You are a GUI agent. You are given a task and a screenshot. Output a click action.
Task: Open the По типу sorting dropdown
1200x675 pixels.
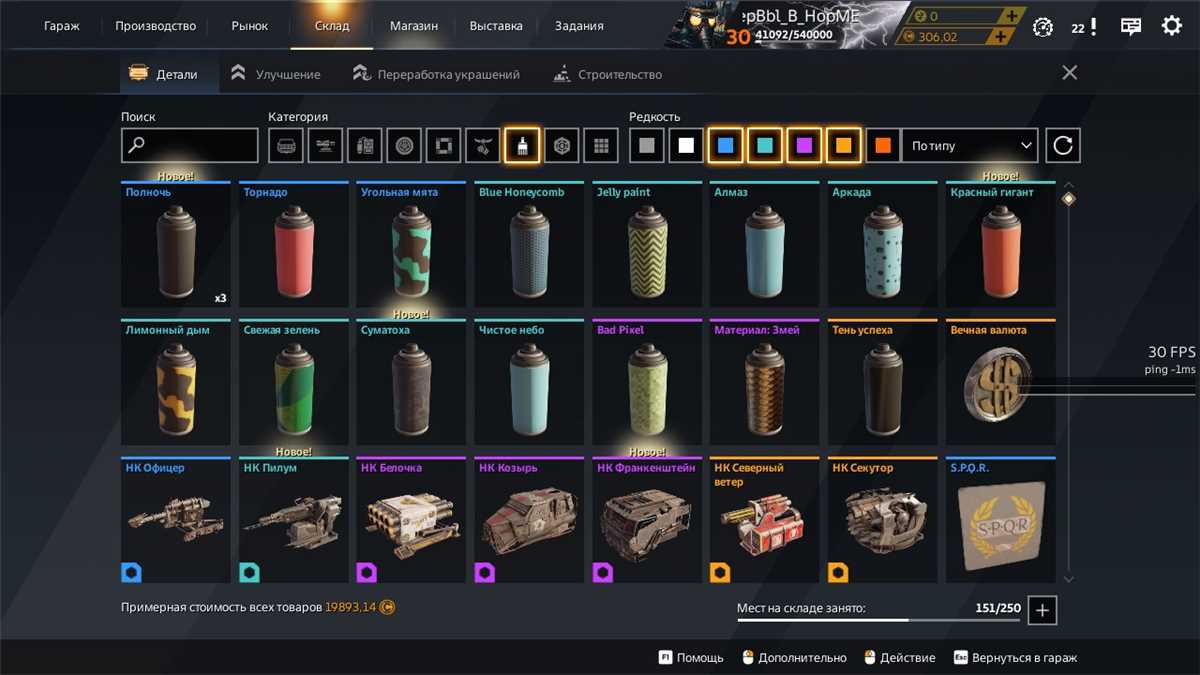(970, 146)
